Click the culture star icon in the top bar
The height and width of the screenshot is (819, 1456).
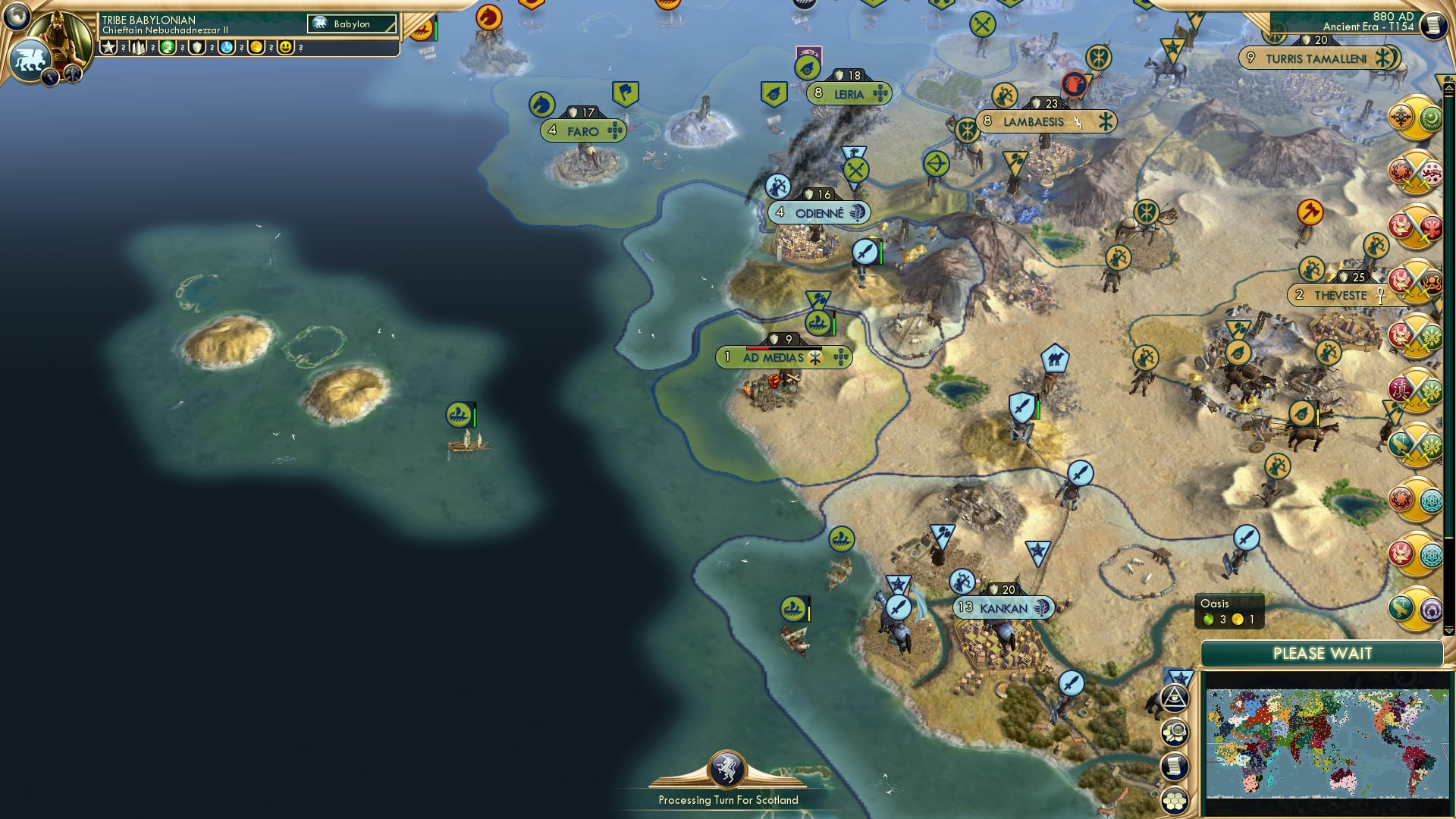pos(108,48)
